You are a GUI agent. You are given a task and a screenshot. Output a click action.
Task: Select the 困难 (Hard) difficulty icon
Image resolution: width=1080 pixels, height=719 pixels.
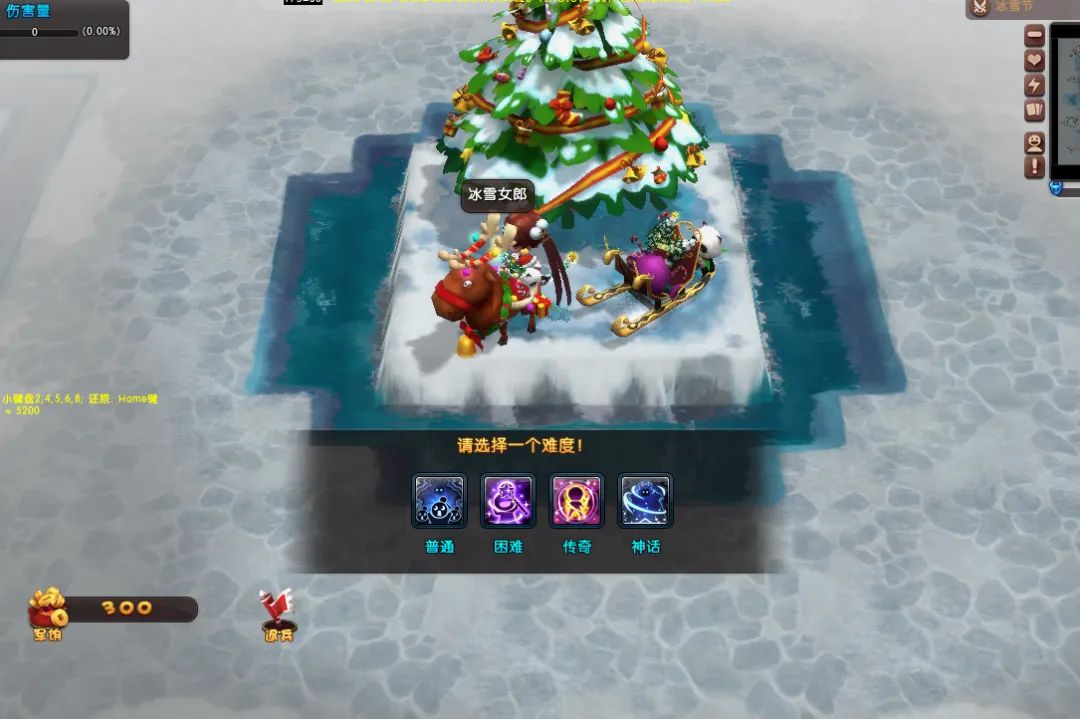(508, 501)
